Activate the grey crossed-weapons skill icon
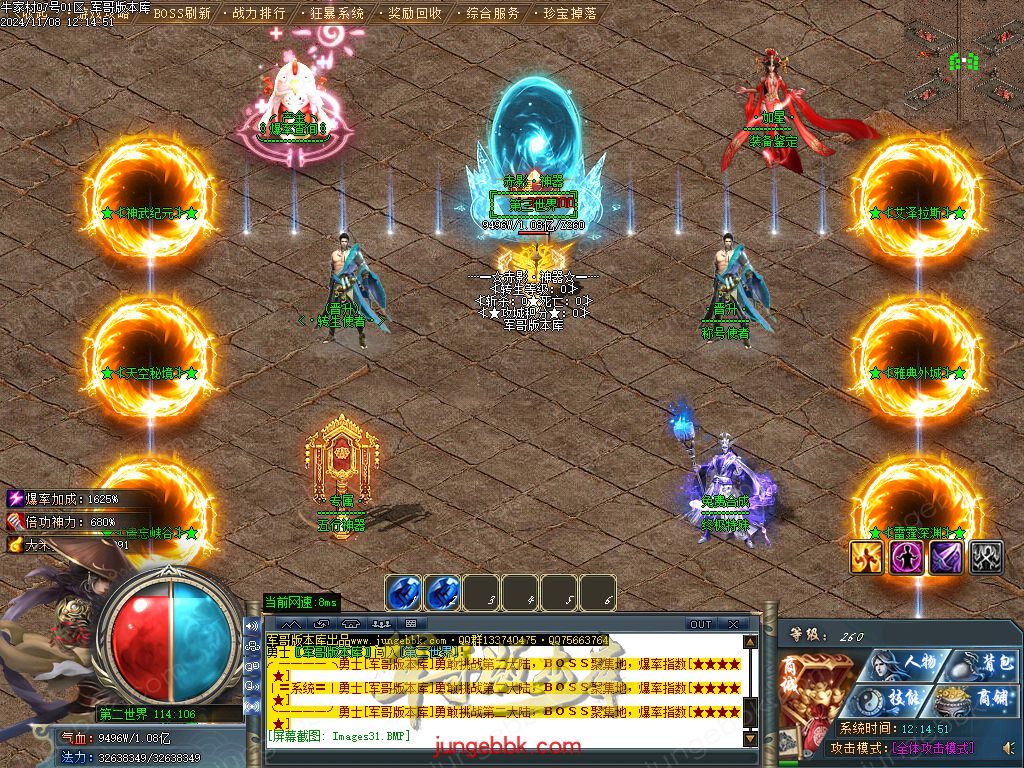1024x768 pixels. tap(986, 558)
